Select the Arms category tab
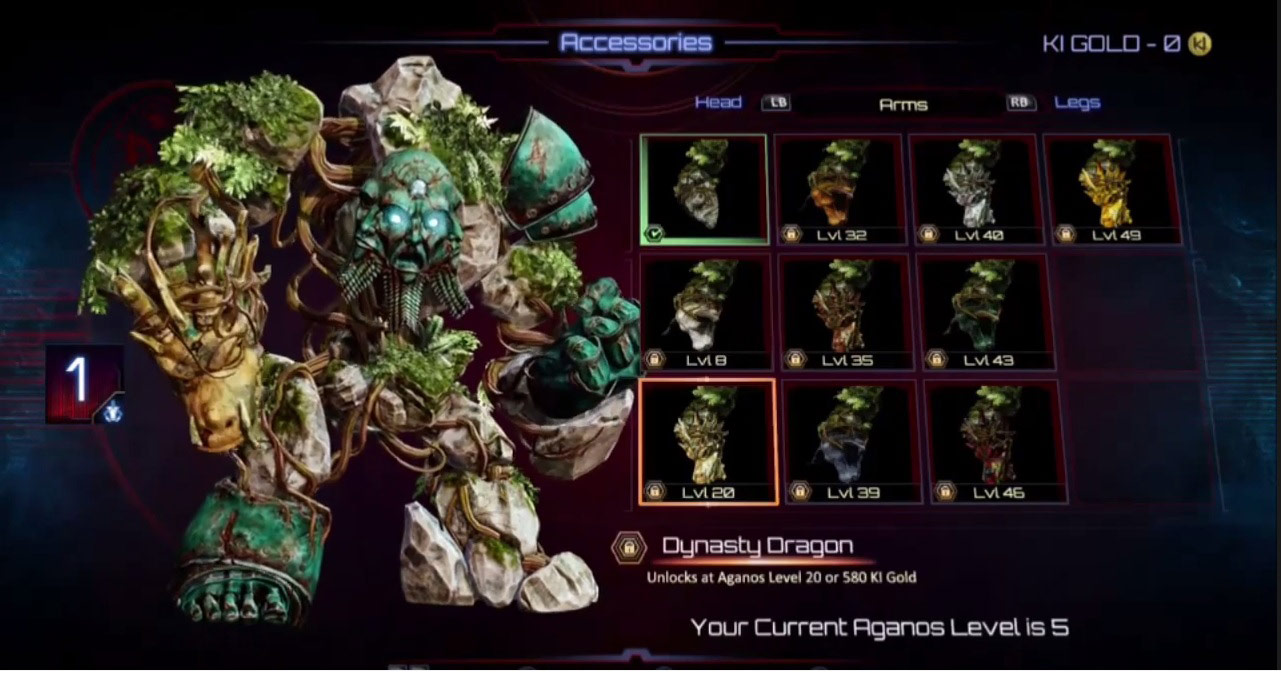The height and width of the screenshot is (674, 1281). 902,104
